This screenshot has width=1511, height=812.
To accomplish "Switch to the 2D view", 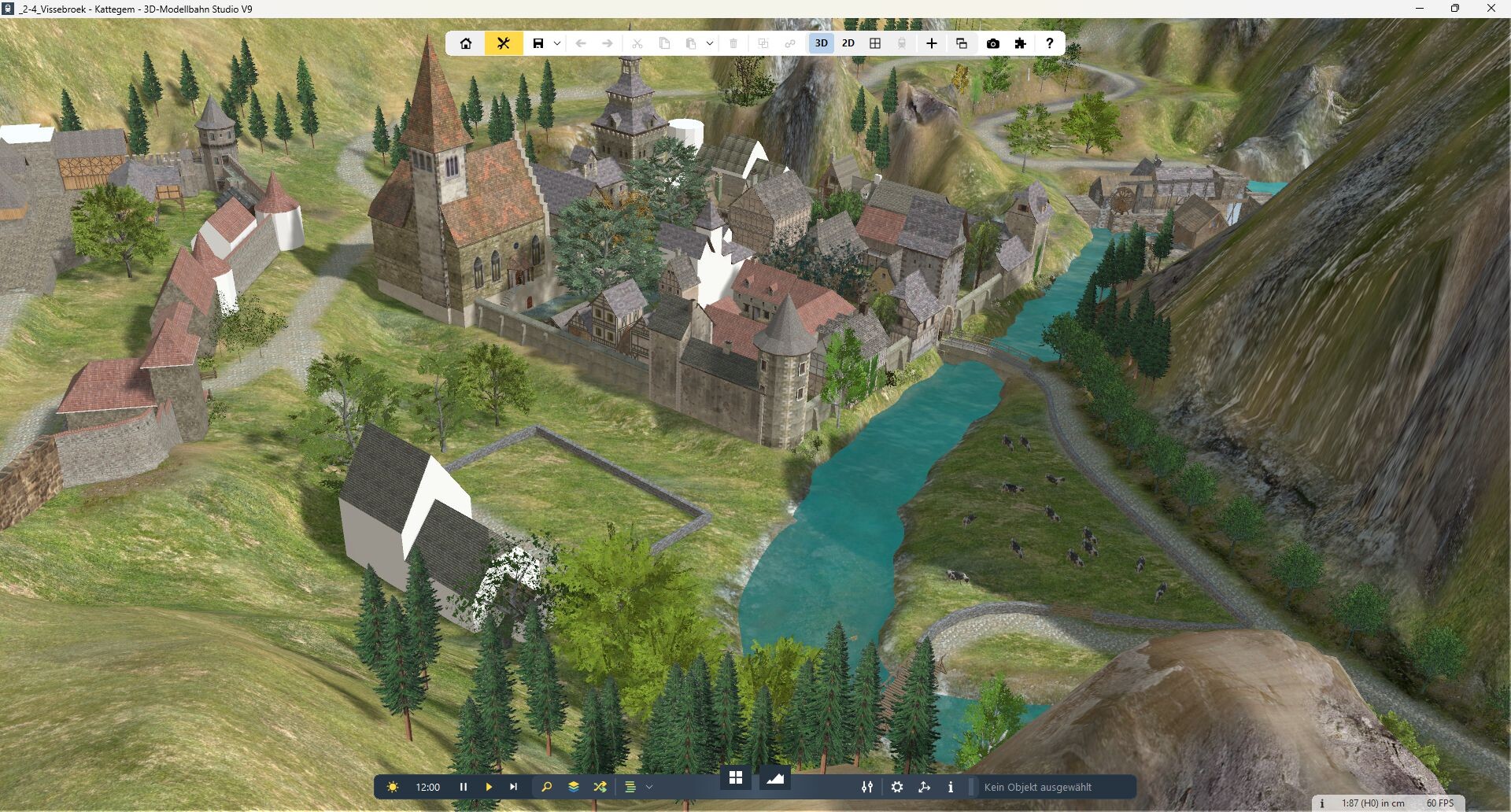I will pyautogui.click(x=848, y=43).
